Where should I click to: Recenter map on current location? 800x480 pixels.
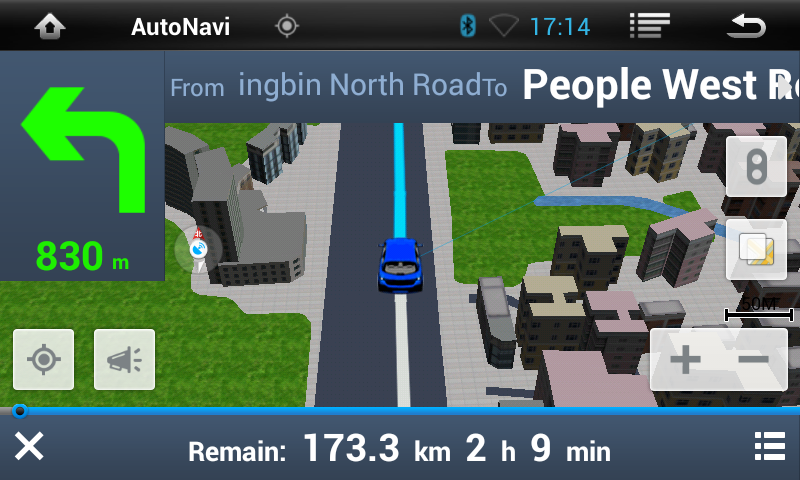(43, 359)
